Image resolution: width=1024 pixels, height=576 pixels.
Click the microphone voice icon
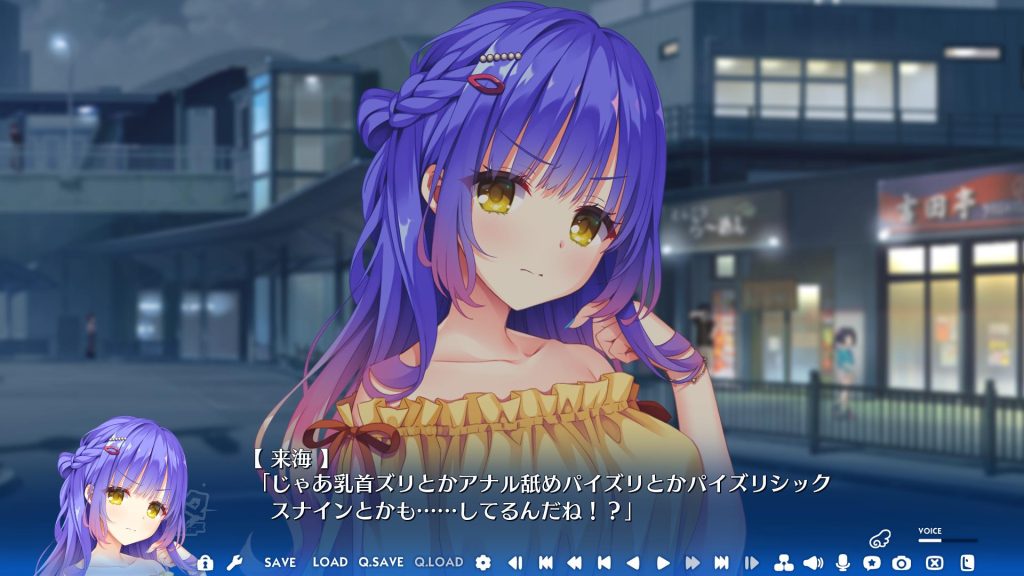coord(842,562)
